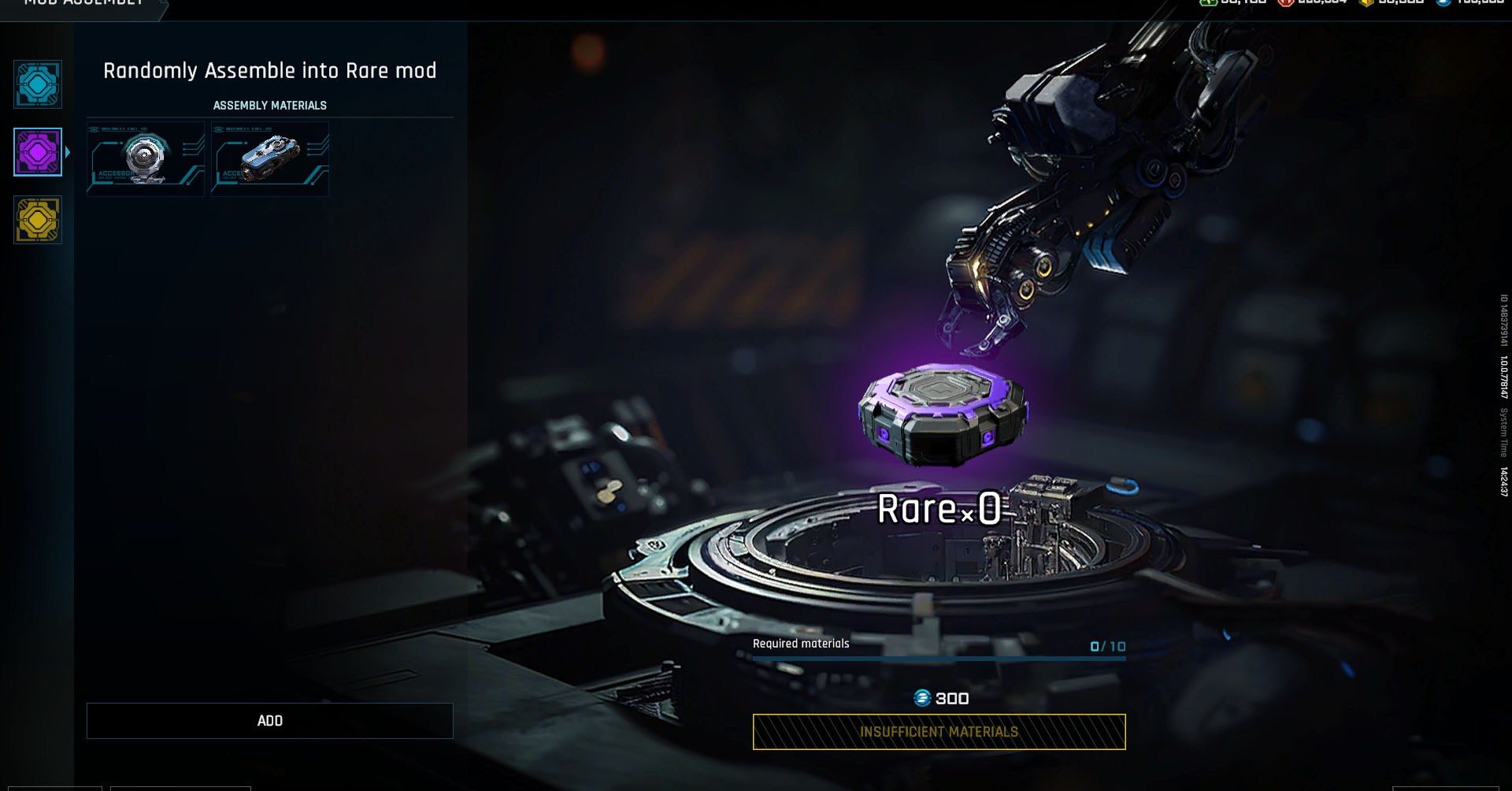The height and width of the screenshot is (791, 1512).
Task: Click the Required materials progress bar
Action: tap(937, 657)
